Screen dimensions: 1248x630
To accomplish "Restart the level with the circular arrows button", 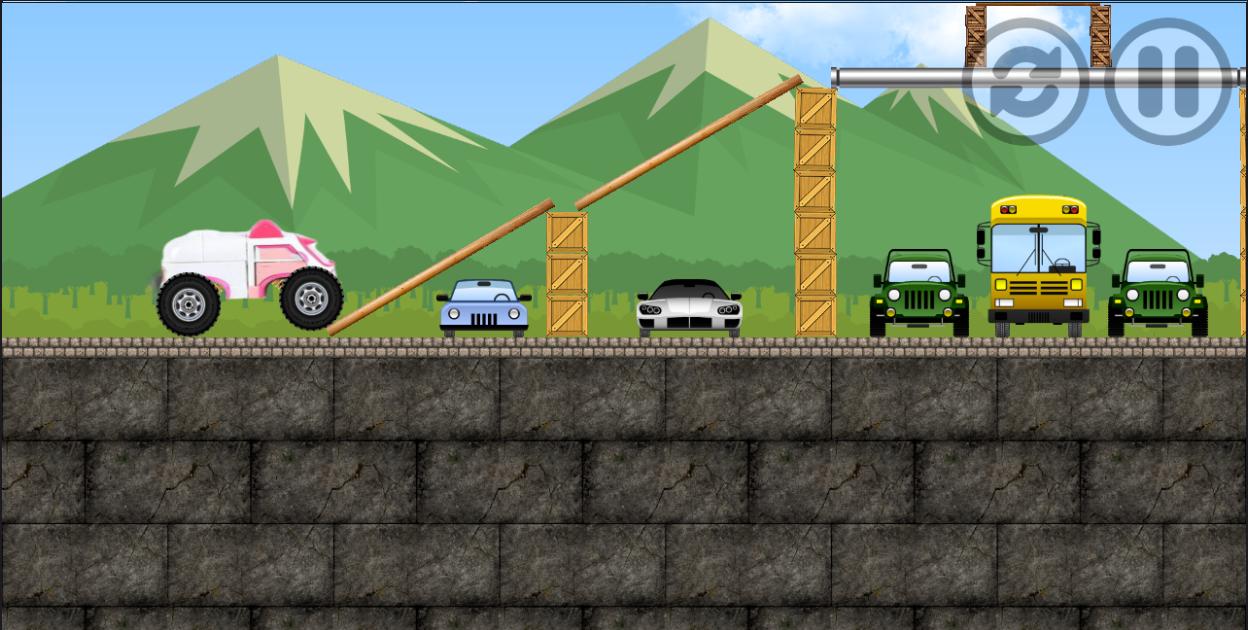I will click(1025, 82).
